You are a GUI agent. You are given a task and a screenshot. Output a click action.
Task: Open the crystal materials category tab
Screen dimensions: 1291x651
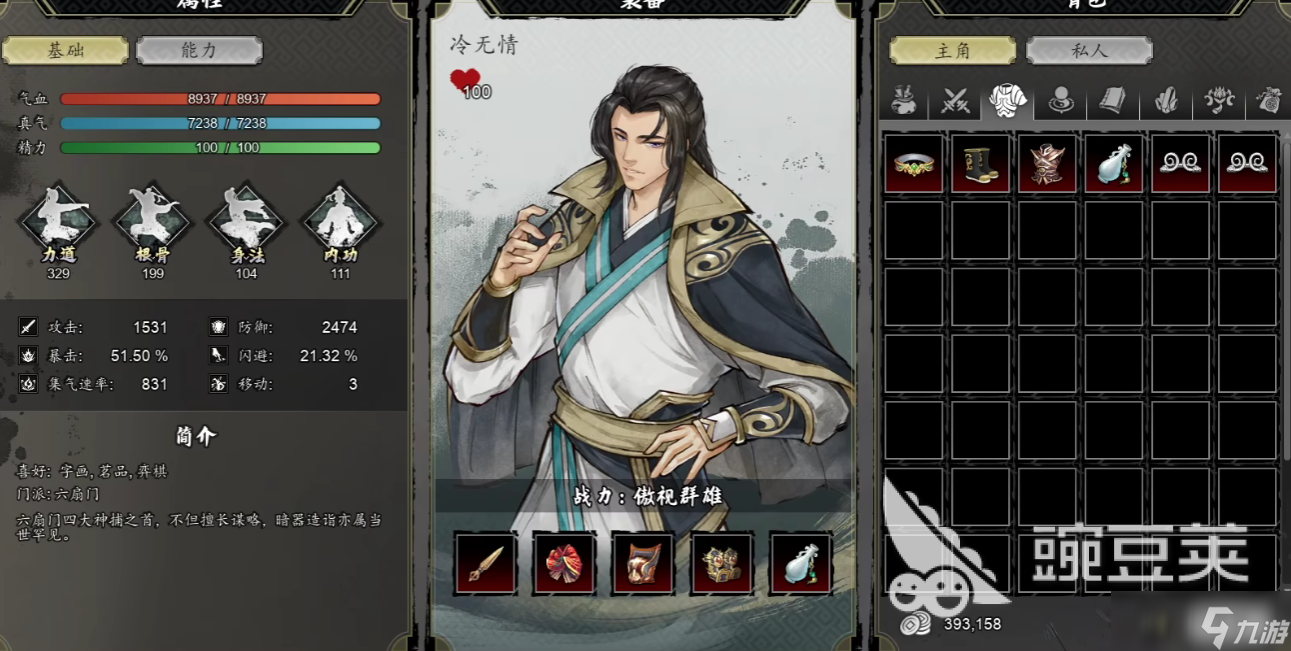[x=1166, y=100]
